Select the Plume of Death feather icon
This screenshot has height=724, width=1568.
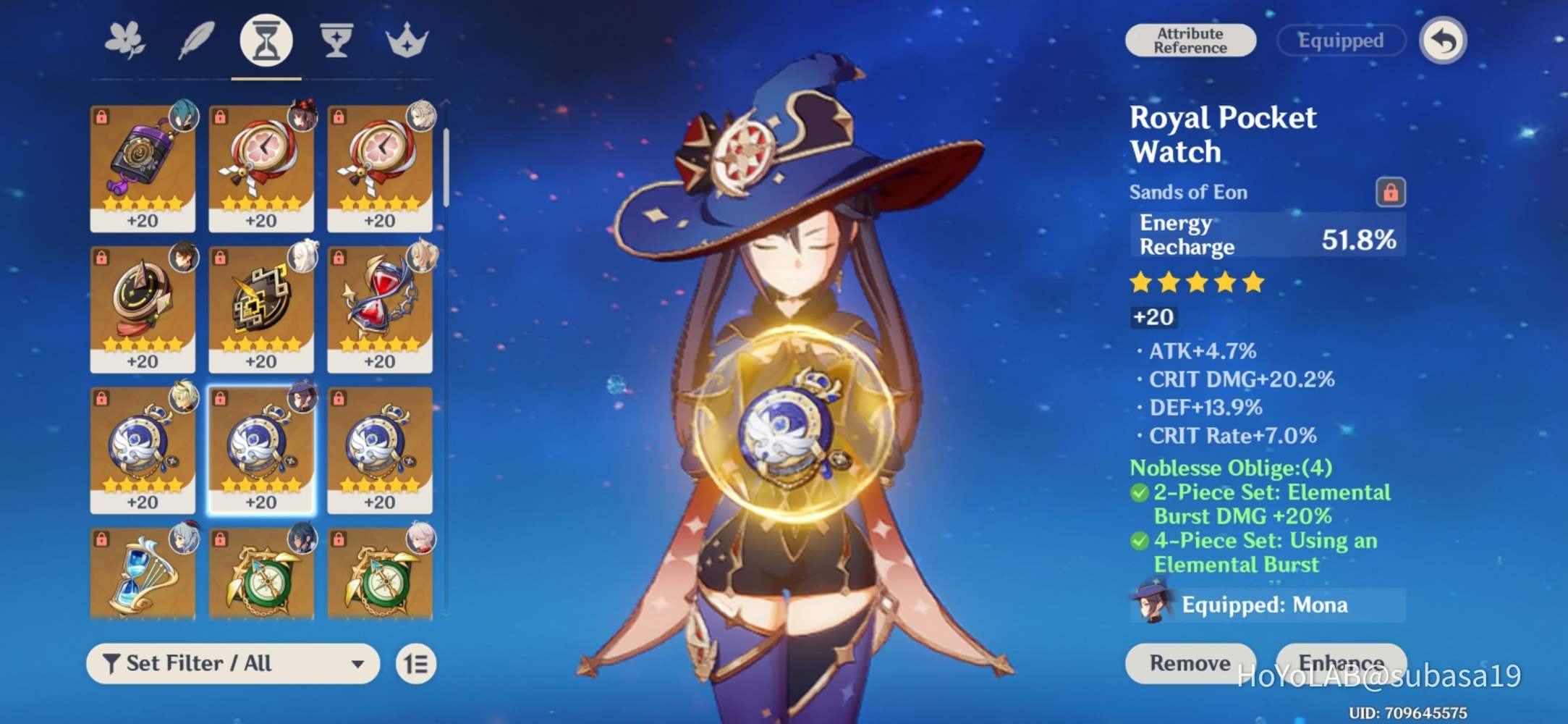pos(195,41)
